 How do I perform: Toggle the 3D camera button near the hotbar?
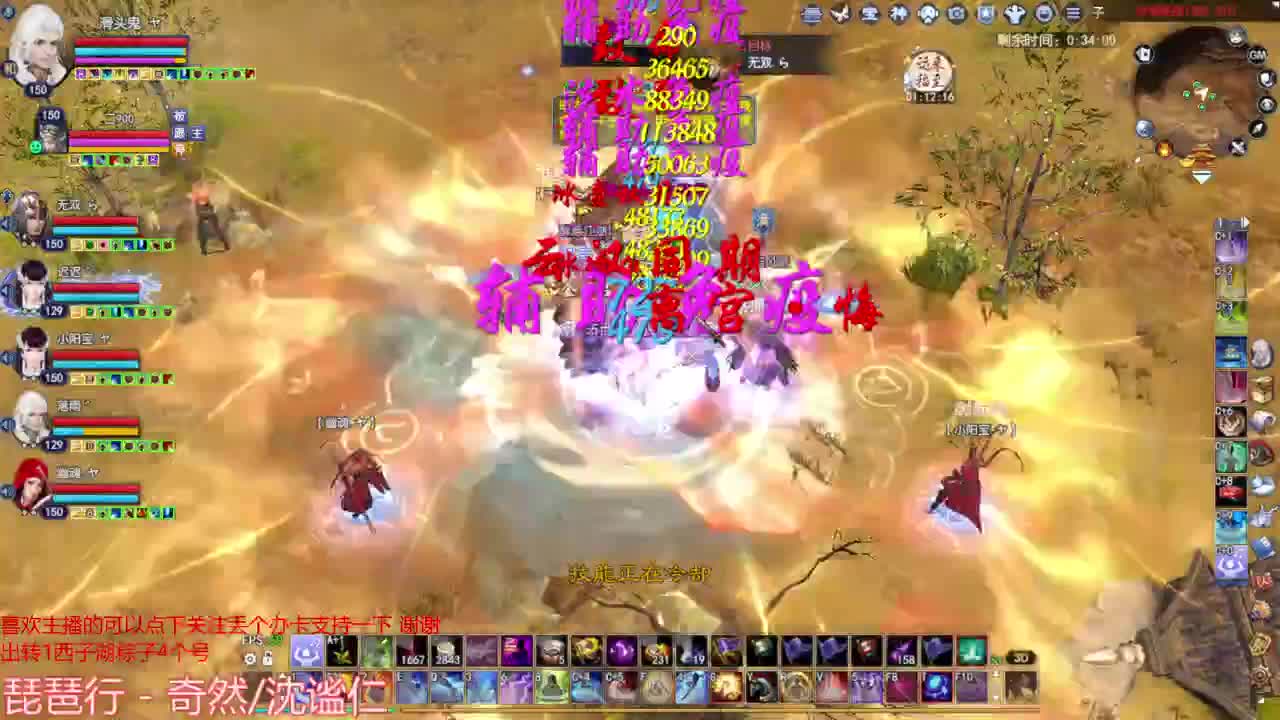[x=1020, y=658]
